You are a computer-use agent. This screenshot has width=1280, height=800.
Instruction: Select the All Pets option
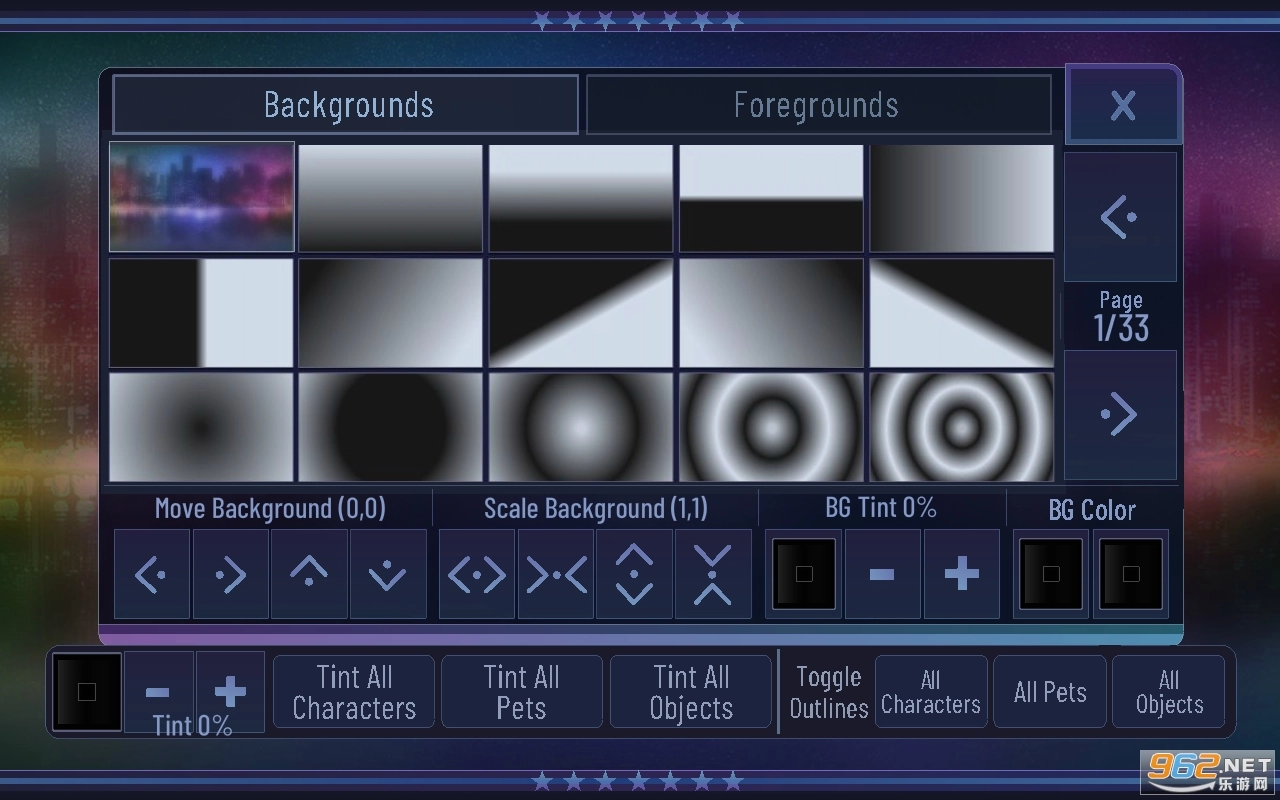1050,691
